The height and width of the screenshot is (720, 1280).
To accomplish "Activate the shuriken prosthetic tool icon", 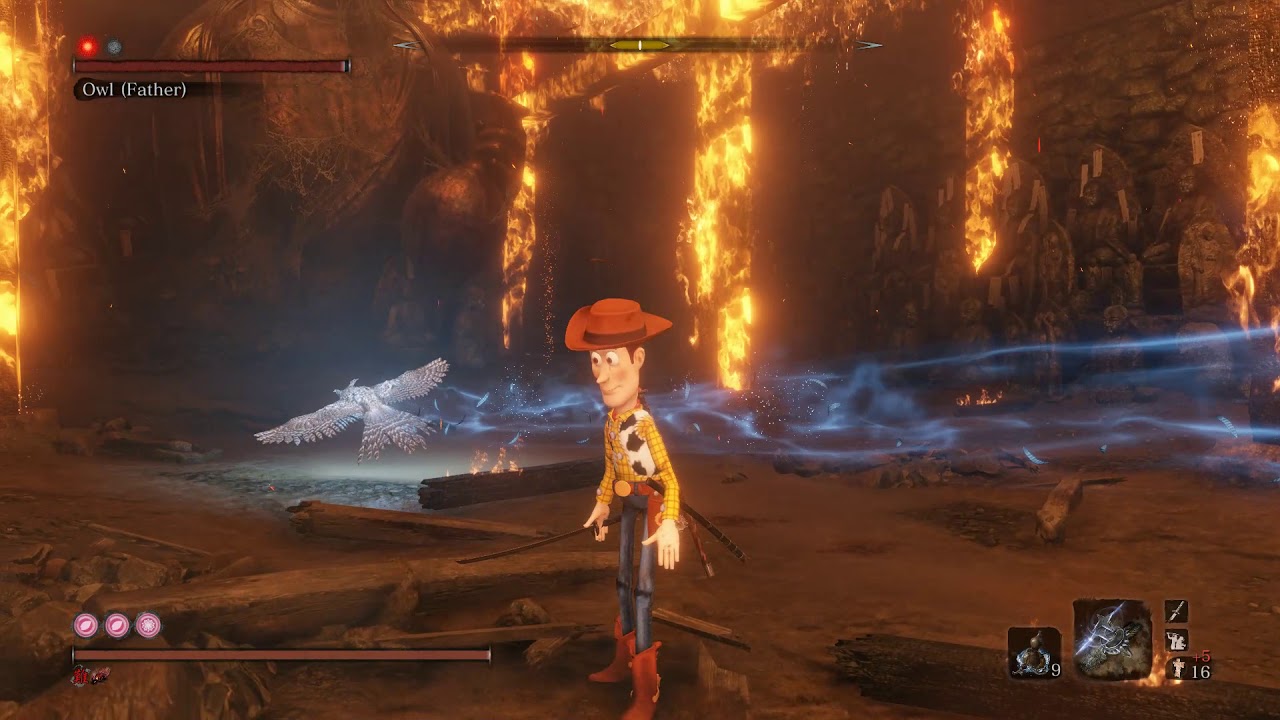I will tap(1112, 638).
